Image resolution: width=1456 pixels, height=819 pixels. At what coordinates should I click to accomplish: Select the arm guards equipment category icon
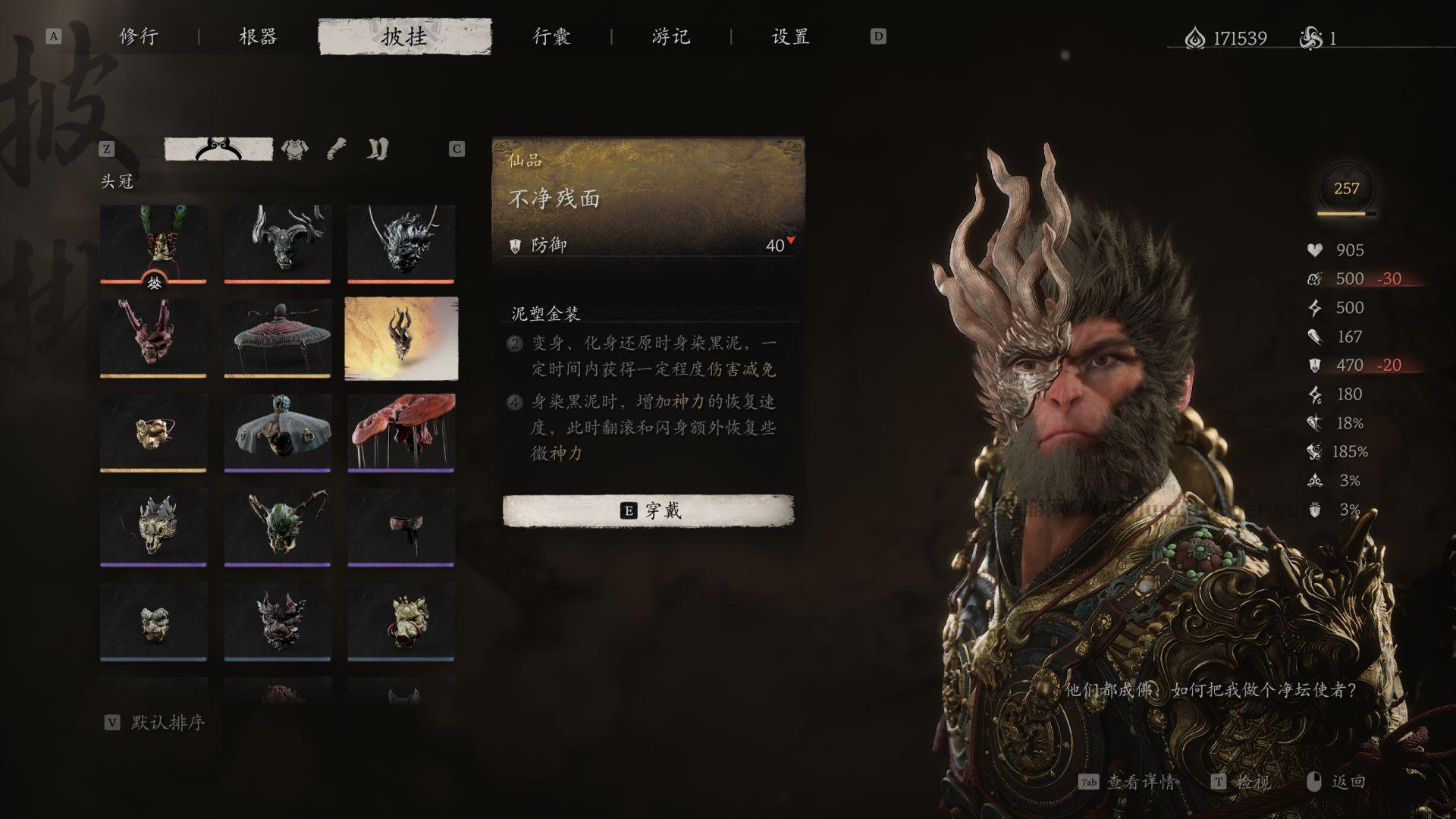pos(336,149)
